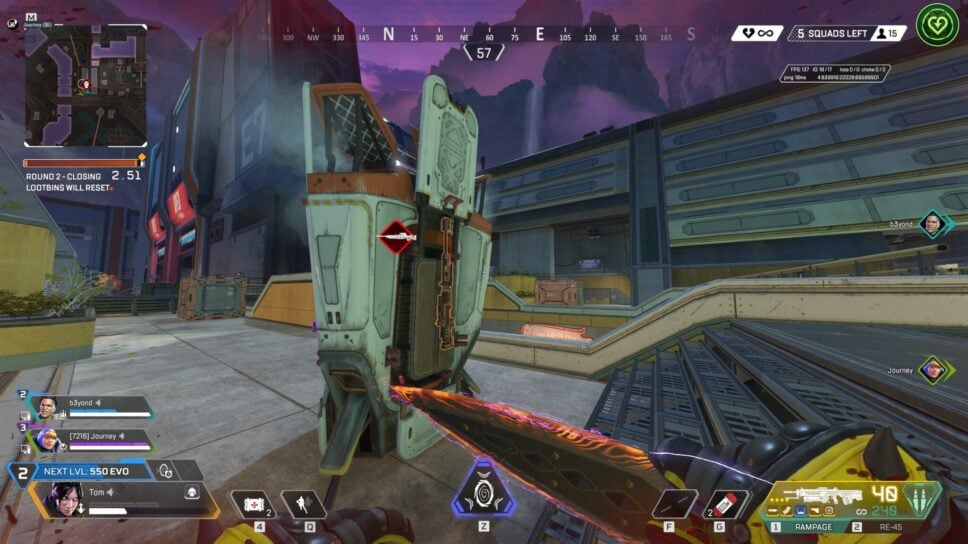The height and width of the screenshot is (544, 968).
Task: Click b3yond's teammate marker on screen edge
Action: pos(932,224)
